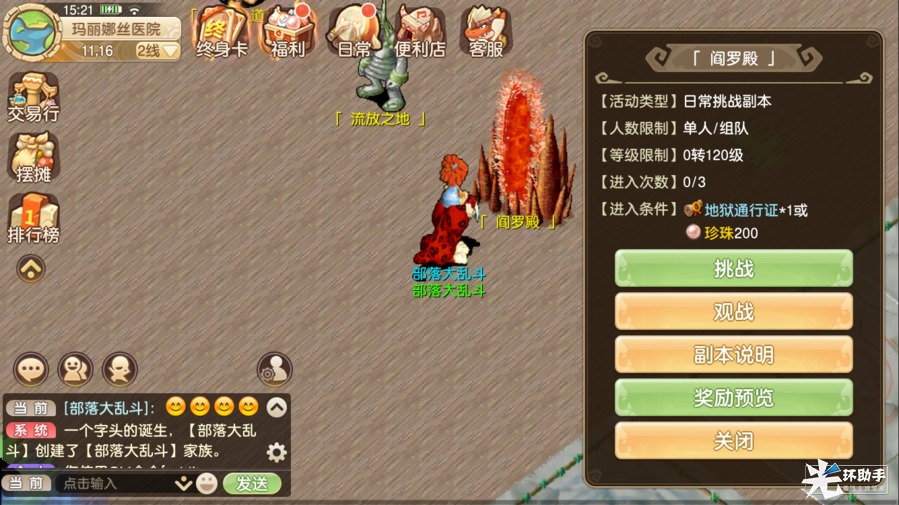Image resolution: width=899 pixels, height=505 pixels.
Task: Close the 阎罗殿 panel with 关闭
Action: 733,441
